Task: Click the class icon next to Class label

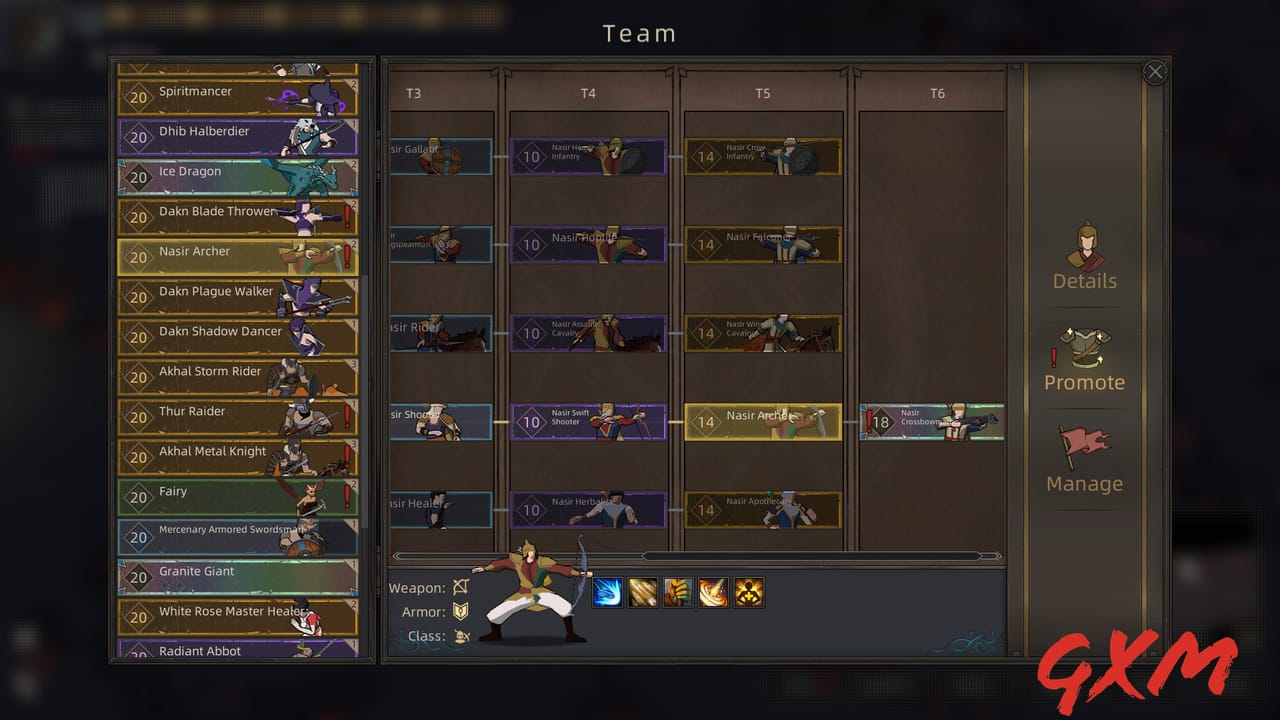Action: point(463,636)
